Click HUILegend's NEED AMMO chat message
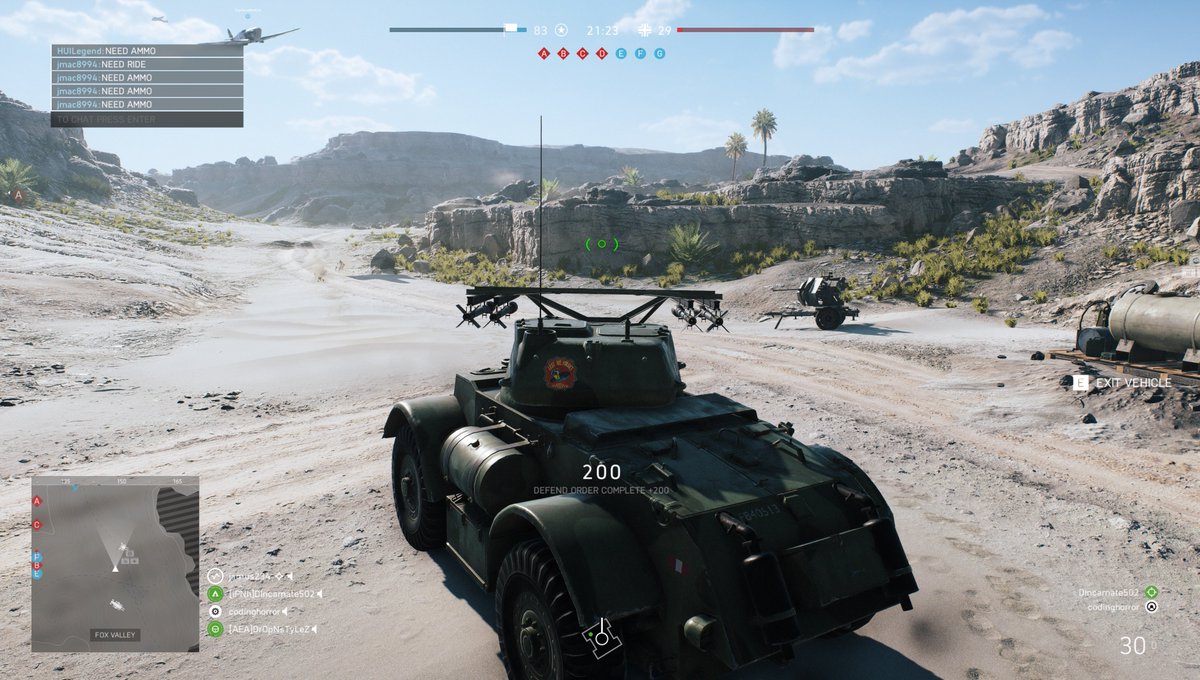The height and width of the screenshot is (680, 1200). 146,50
